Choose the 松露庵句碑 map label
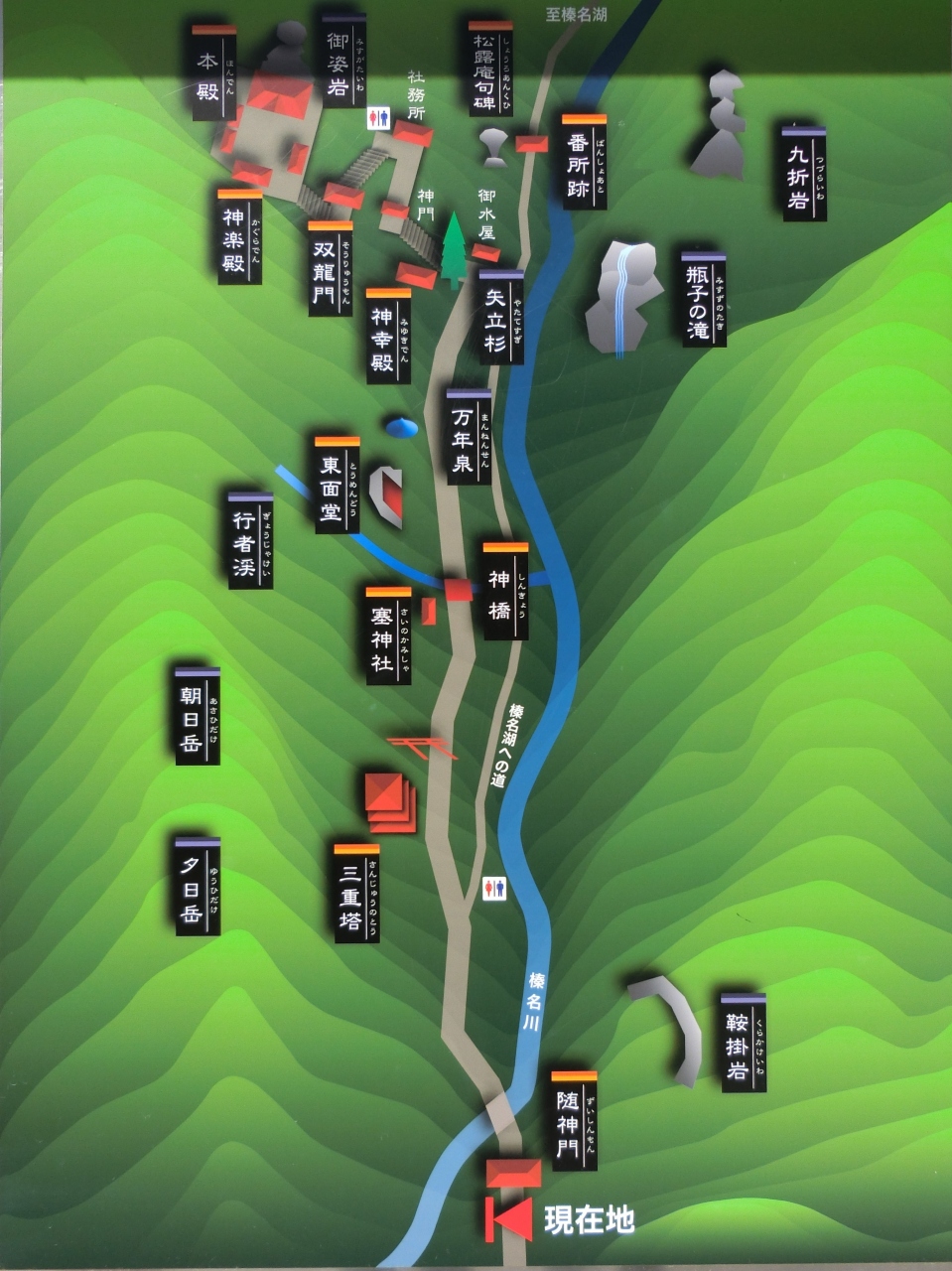Viewport: 952px width, 1271px height. [x=490, y=68]
